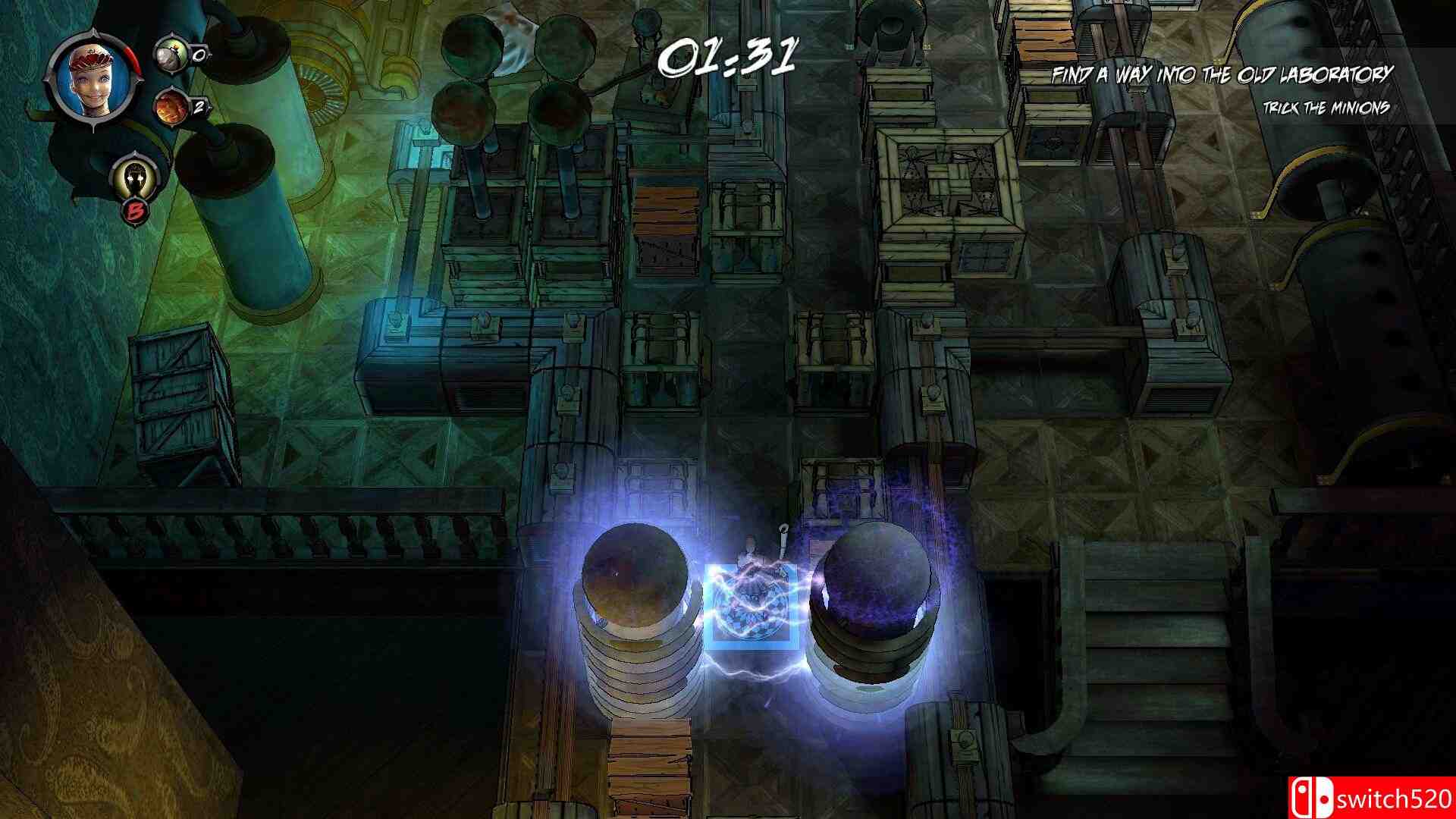
Task: Click the fireball ability icon showing 2
Action: point(171,108)
